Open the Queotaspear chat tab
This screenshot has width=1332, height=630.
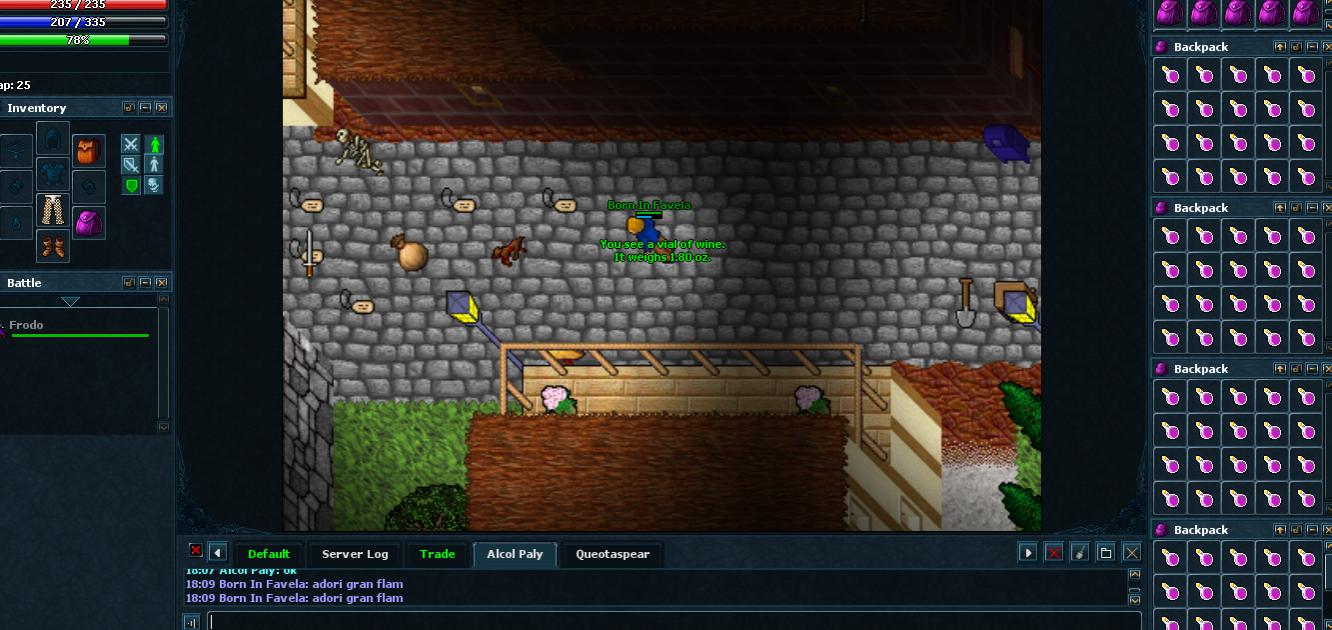coord(612,554)
